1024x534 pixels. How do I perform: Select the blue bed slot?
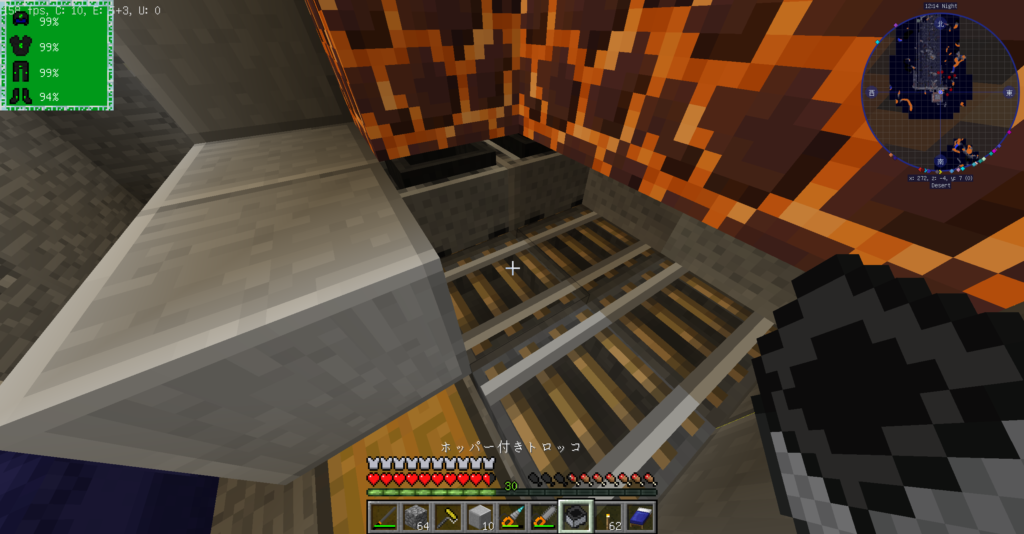(639, 516)
